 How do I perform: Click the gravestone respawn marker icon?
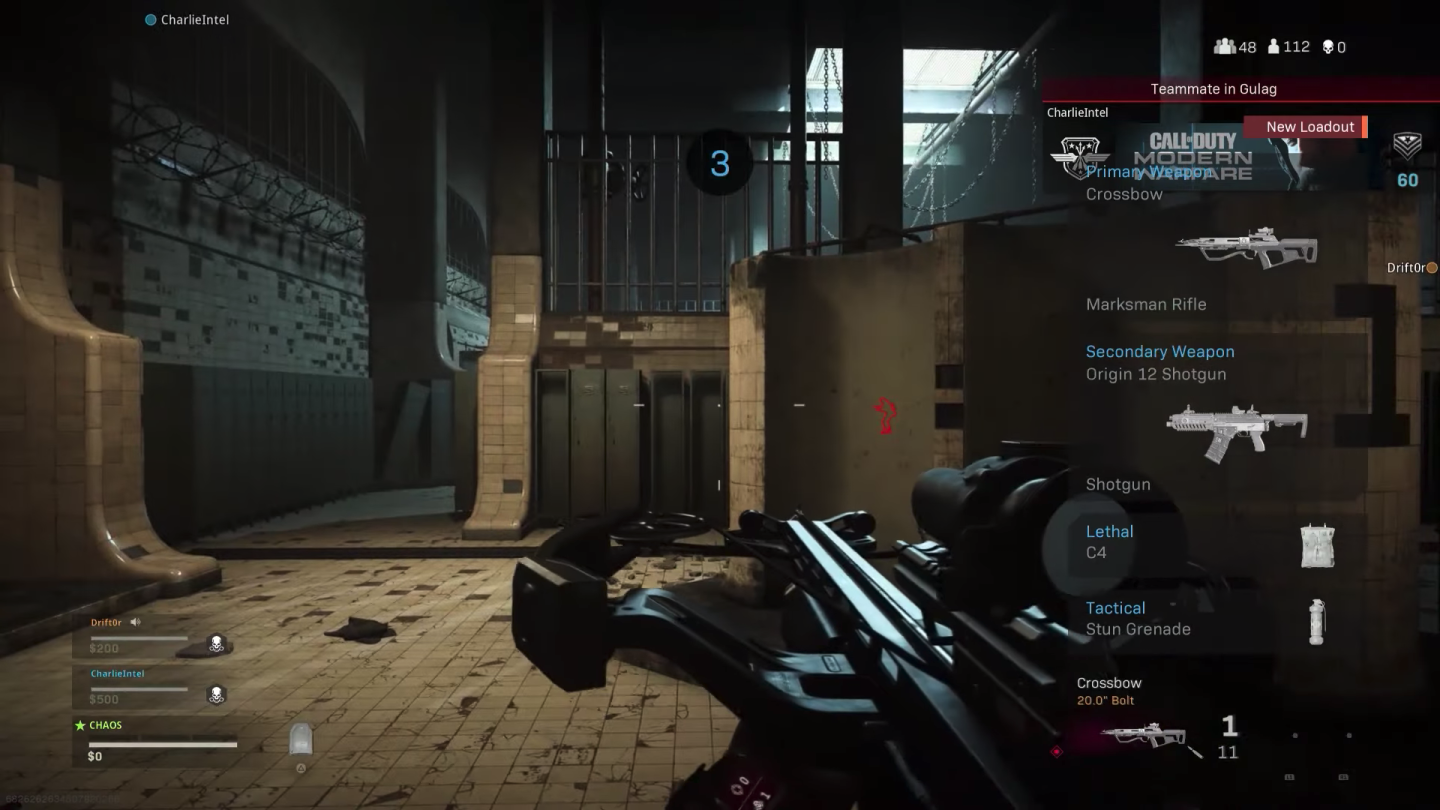[x=300, y=739]
